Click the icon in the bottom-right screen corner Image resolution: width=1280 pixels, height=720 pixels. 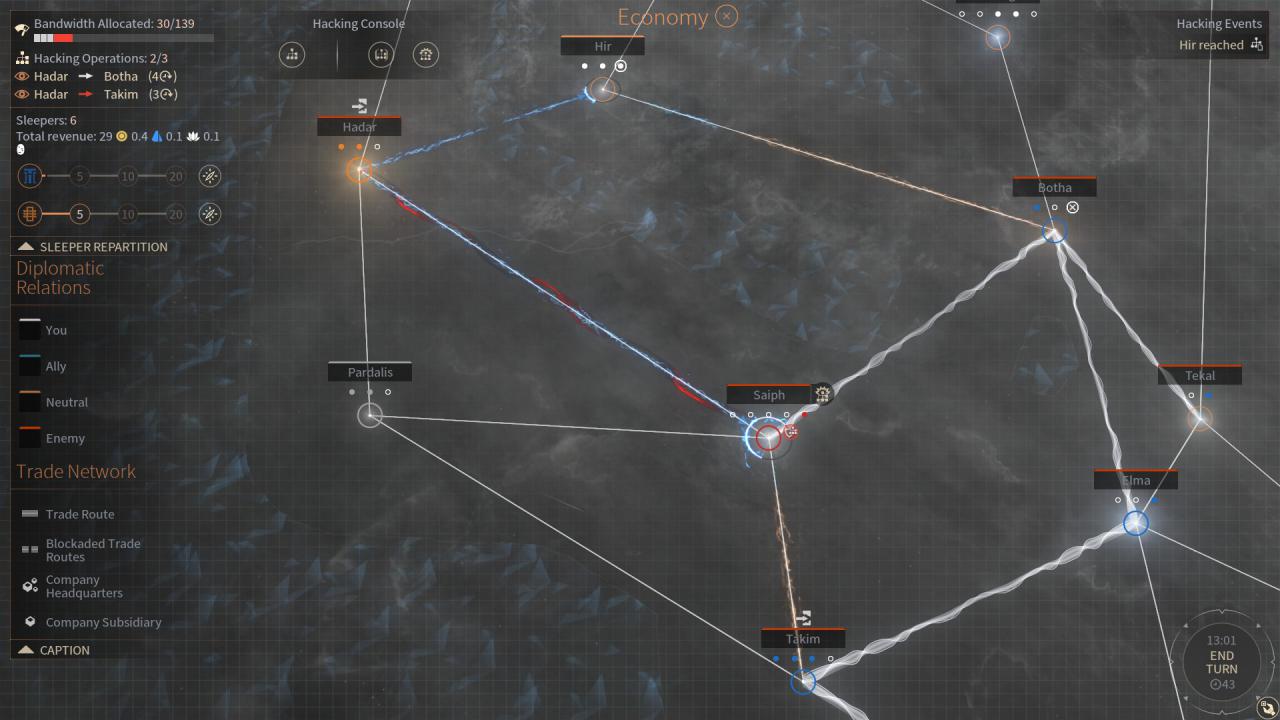tap(1266, 706)
